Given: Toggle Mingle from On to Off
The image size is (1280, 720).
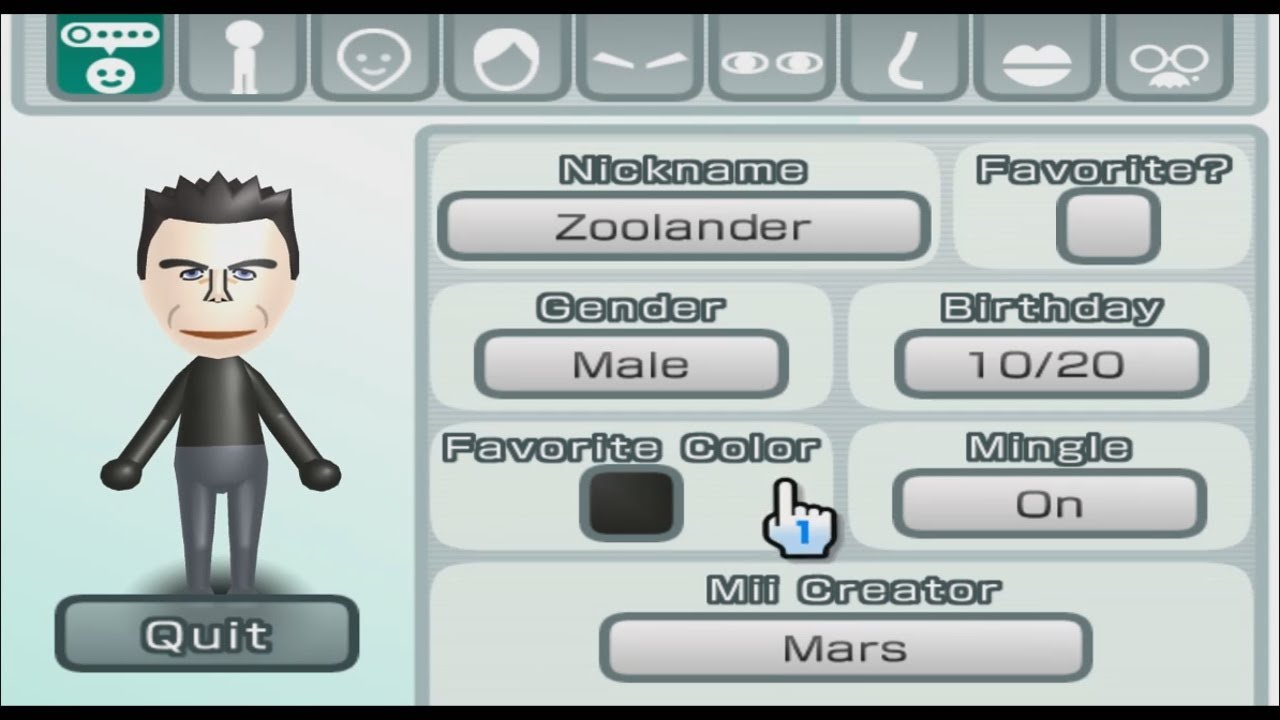Looking at the screenshot, I should click(x=1051, y=503).
